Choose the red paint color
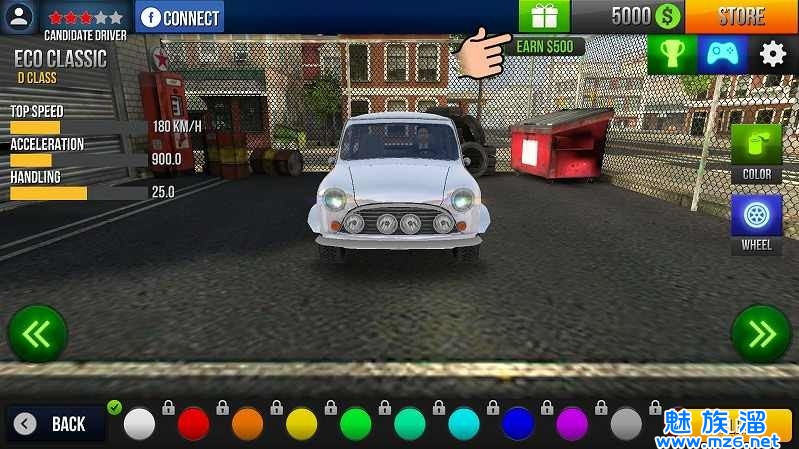This screenshot has width=799, height=449. pos(193,424)
